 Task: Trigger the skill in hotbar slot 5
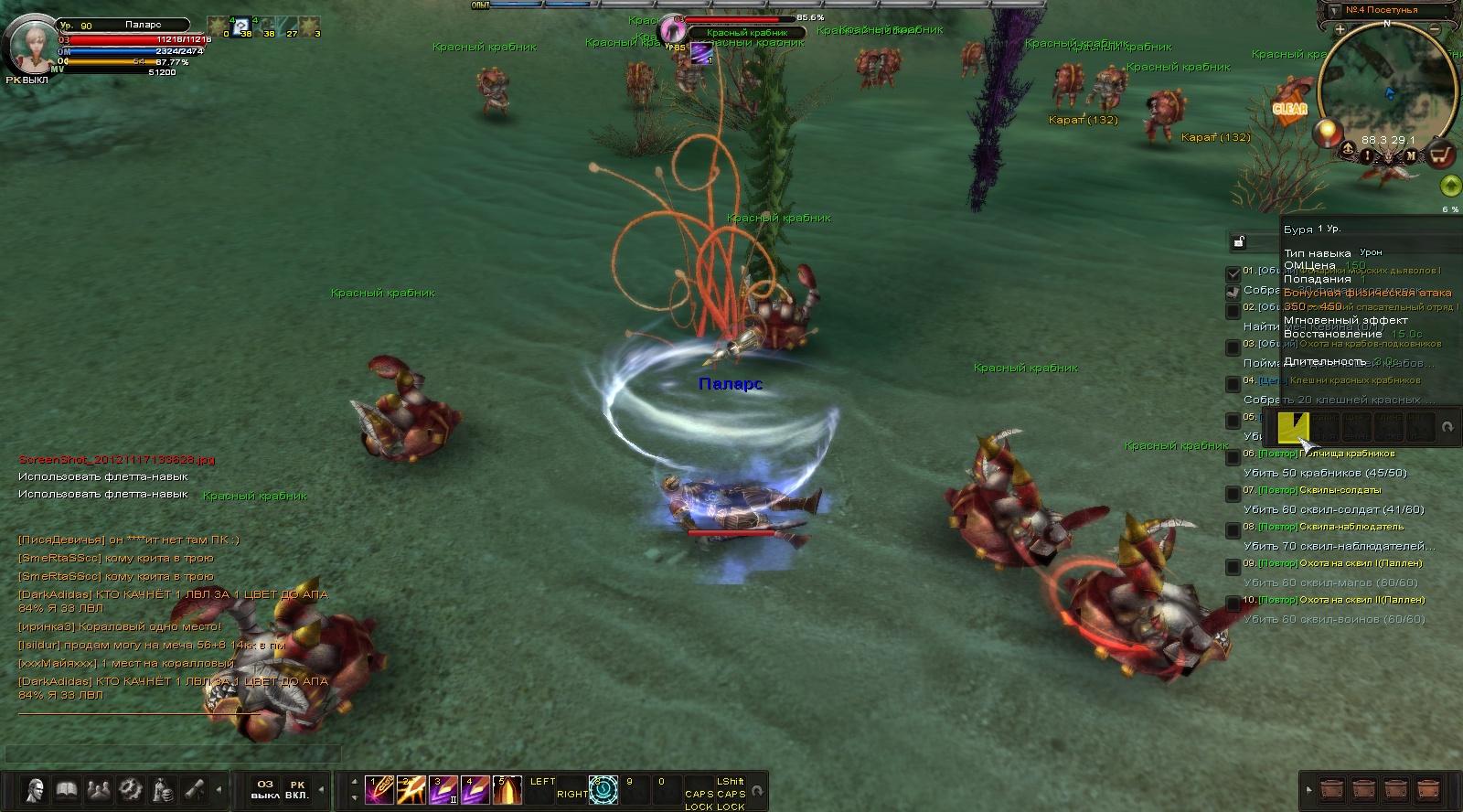[x=507, y=789]
